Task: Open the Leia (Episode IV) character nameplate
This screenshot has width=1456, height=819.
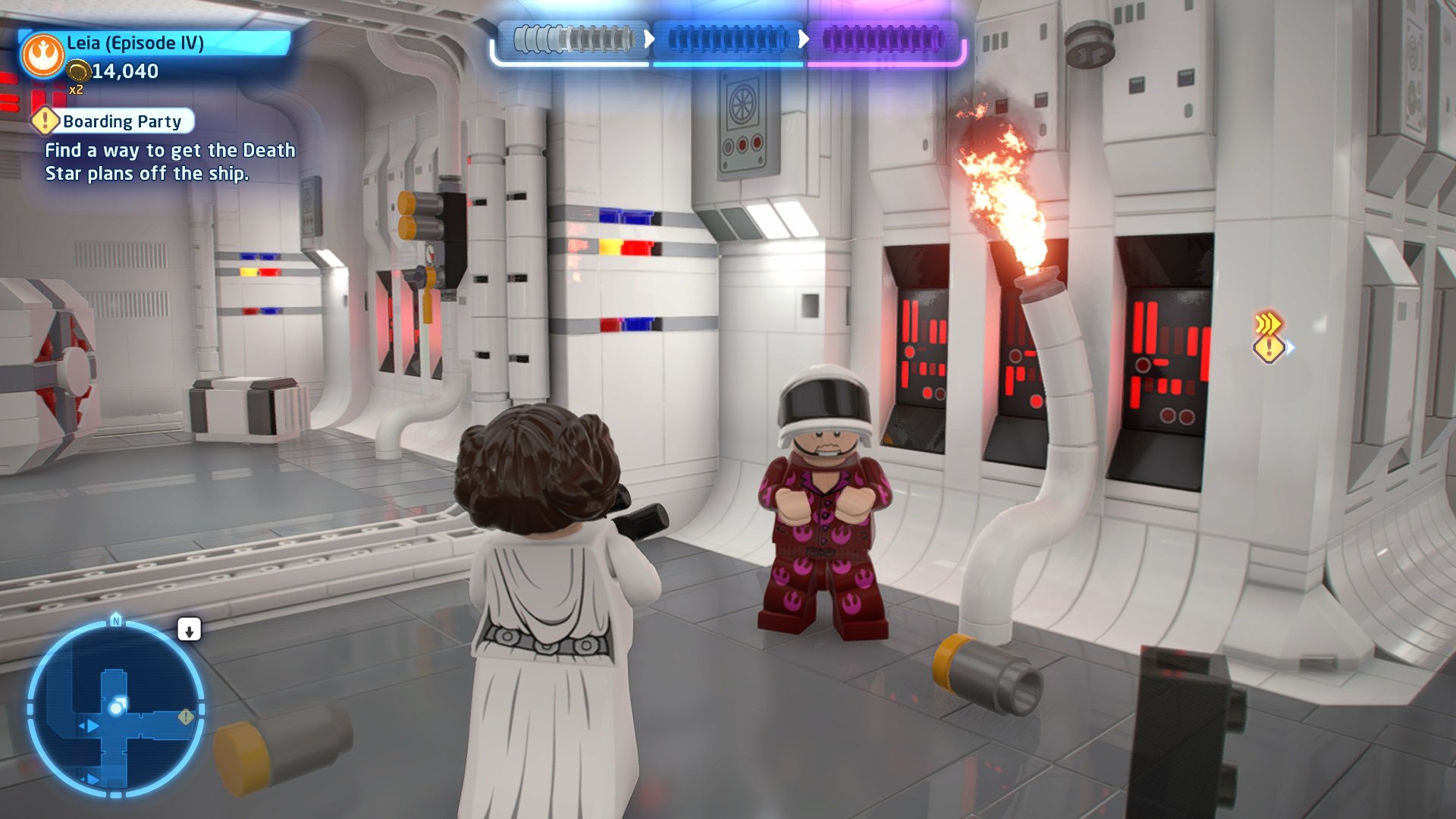Action: click(135, 44)
